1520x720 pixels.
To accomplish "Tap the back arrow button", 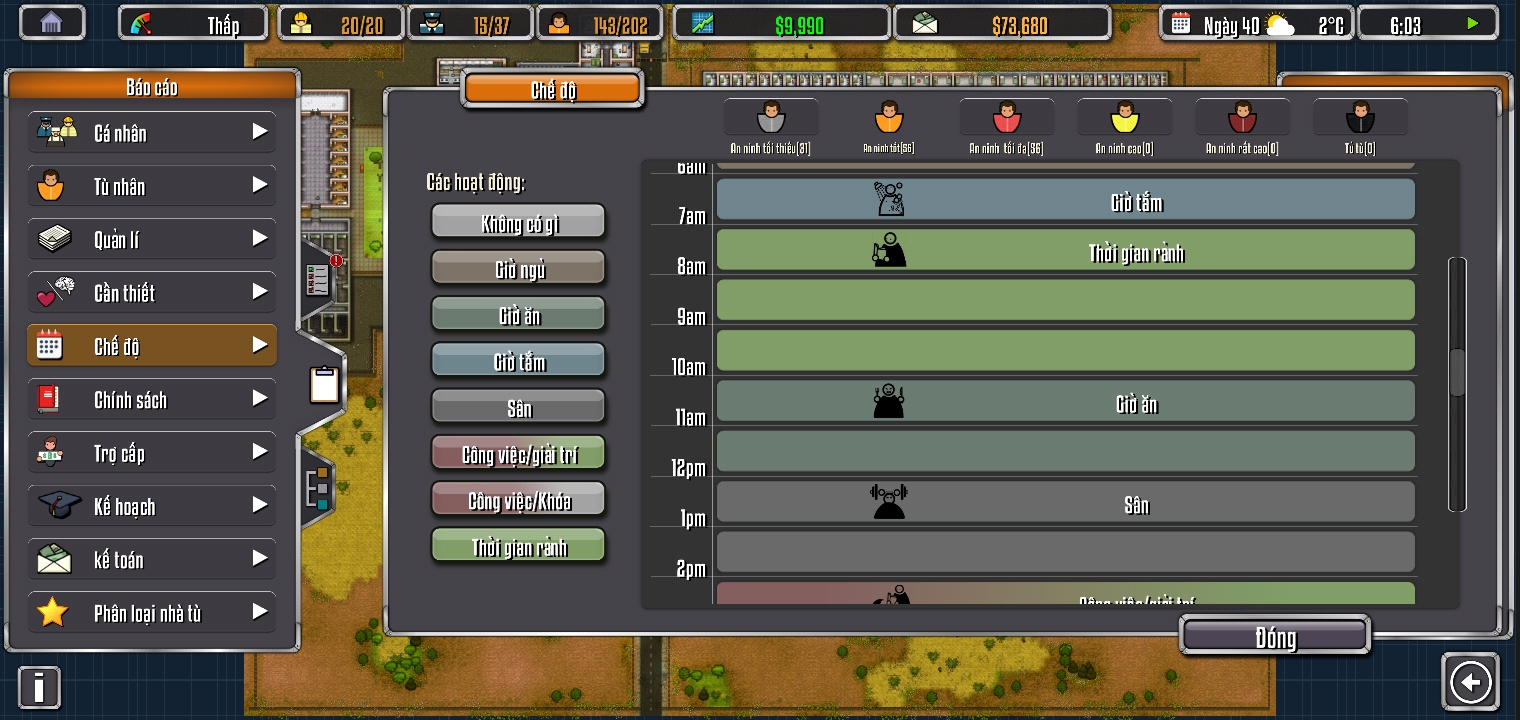I will (1470, 682).
